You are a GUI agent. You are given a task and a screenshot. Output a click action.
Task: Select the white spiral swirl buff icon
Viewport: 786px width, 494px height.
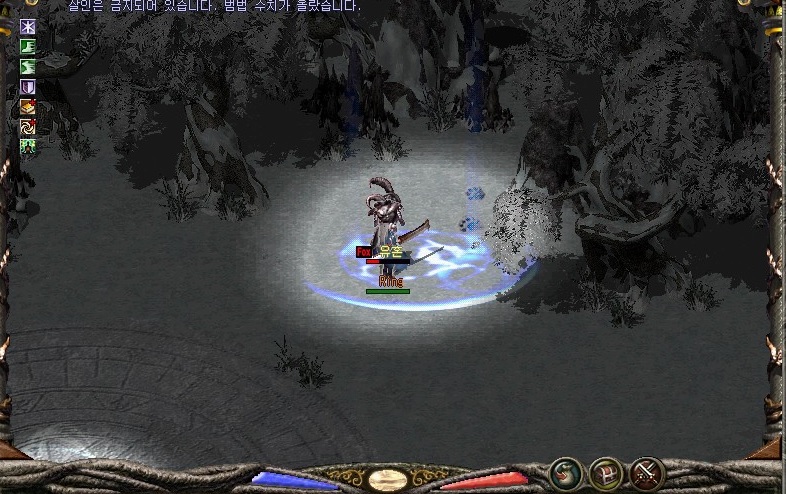point(28,127)
